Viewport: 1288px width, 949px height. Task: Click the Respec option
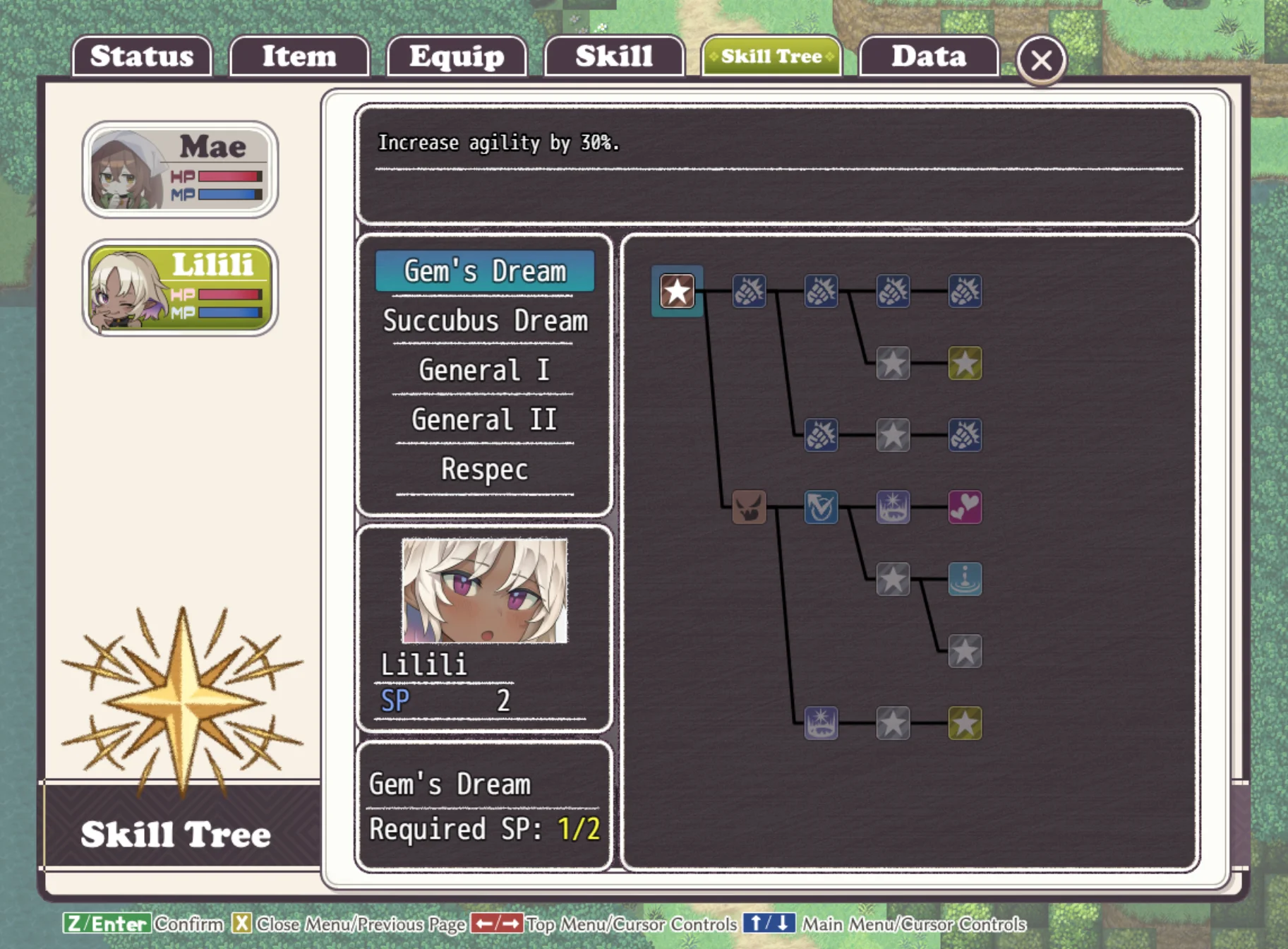point(485,470)
